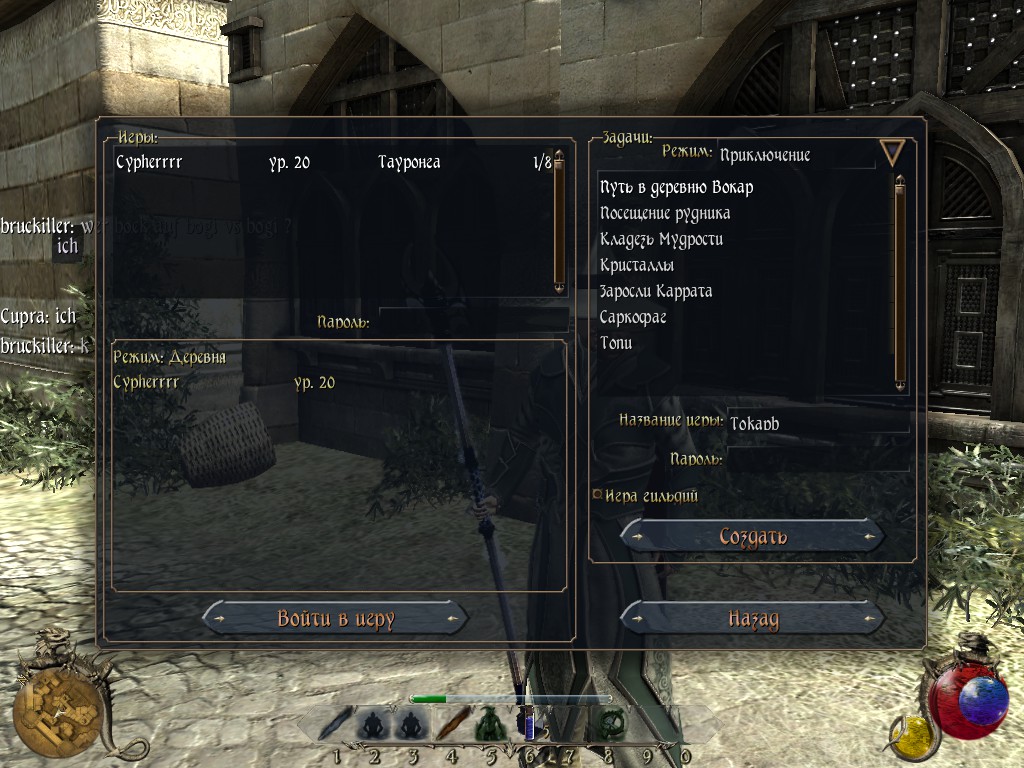This screenshot has height=768, width=1024.
Task: Toggle the Игра гильдий checkbox
Action: [x=597, y=494]
